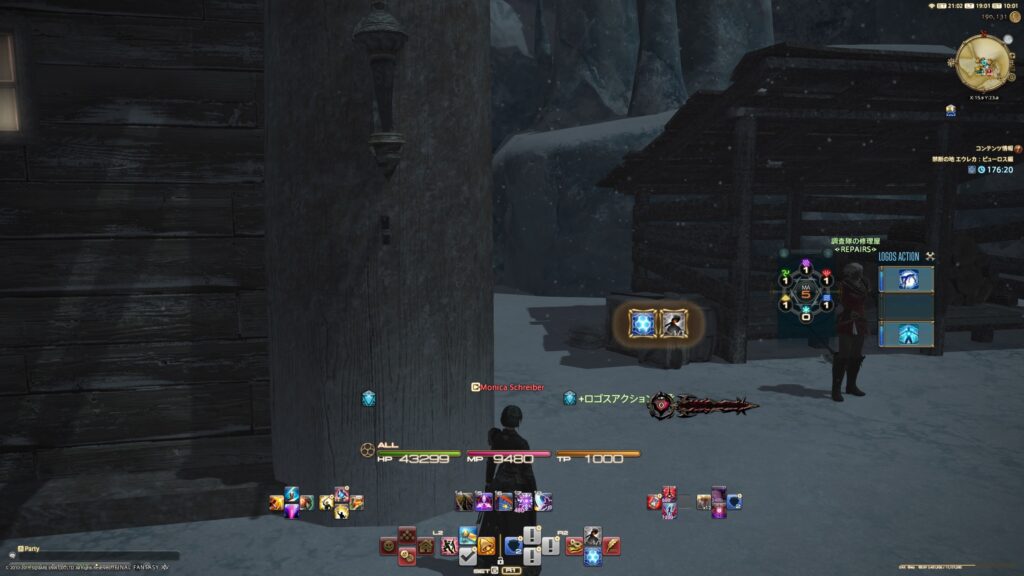Click the red mask hotbar icon
This screenshot has height=576, width=1024.
pos(575,546)
